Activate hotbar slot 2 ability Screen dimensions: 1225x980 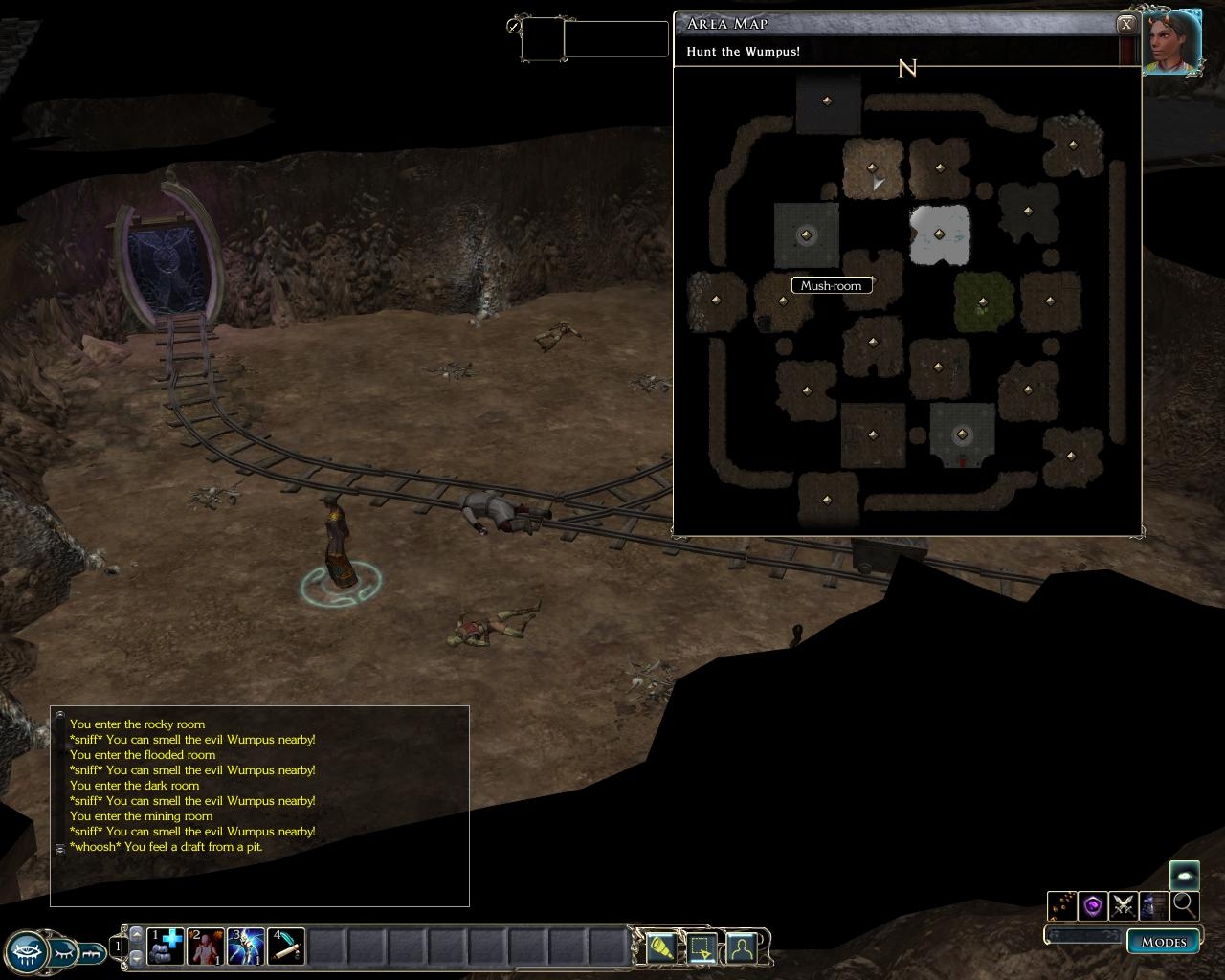(205, 947)
